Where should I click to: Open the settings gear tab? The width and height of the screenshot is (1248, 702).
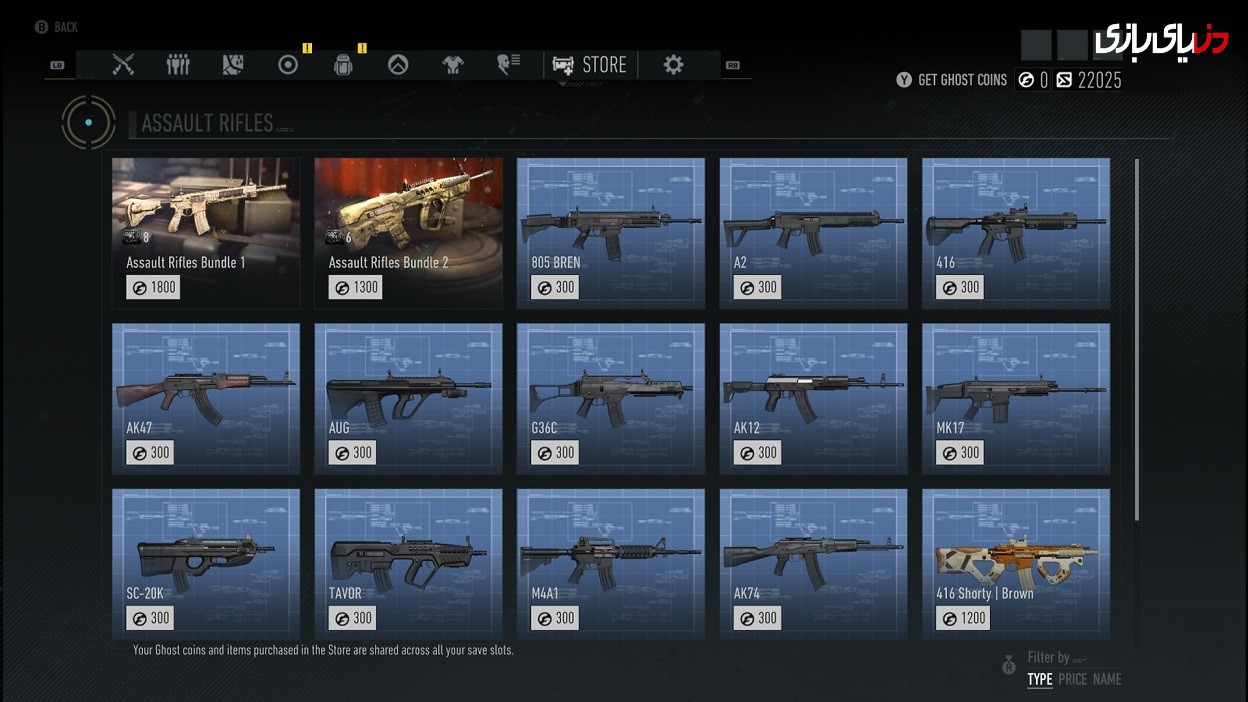coord(673,65)
